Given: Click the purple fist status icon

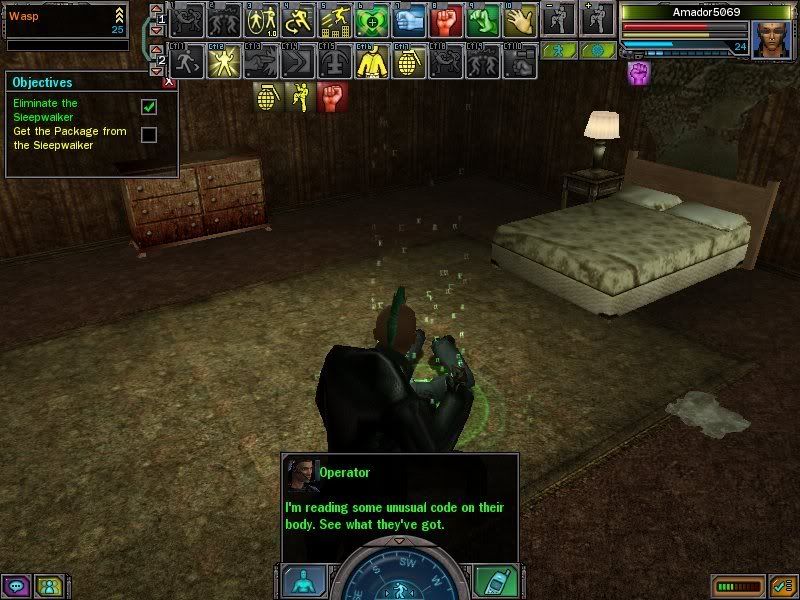Looking at the screenshot, I should tap(638, 72).
